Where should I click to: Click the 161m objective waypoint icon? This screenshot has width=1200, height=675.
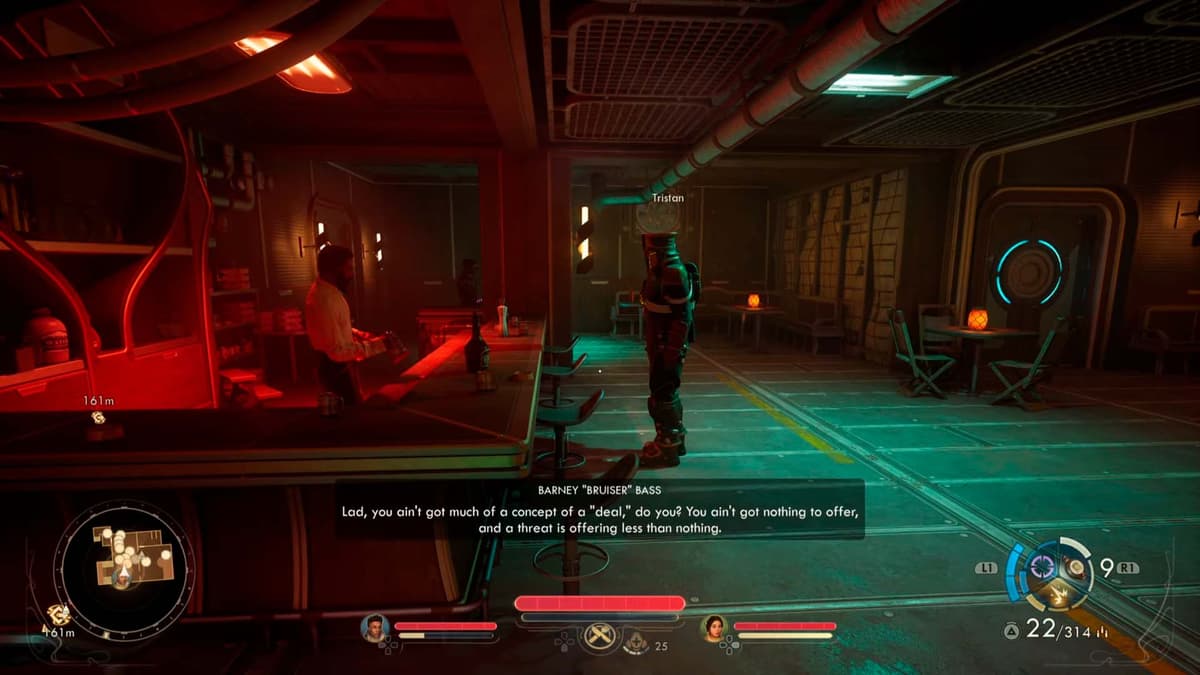click(x=99, y=418)
